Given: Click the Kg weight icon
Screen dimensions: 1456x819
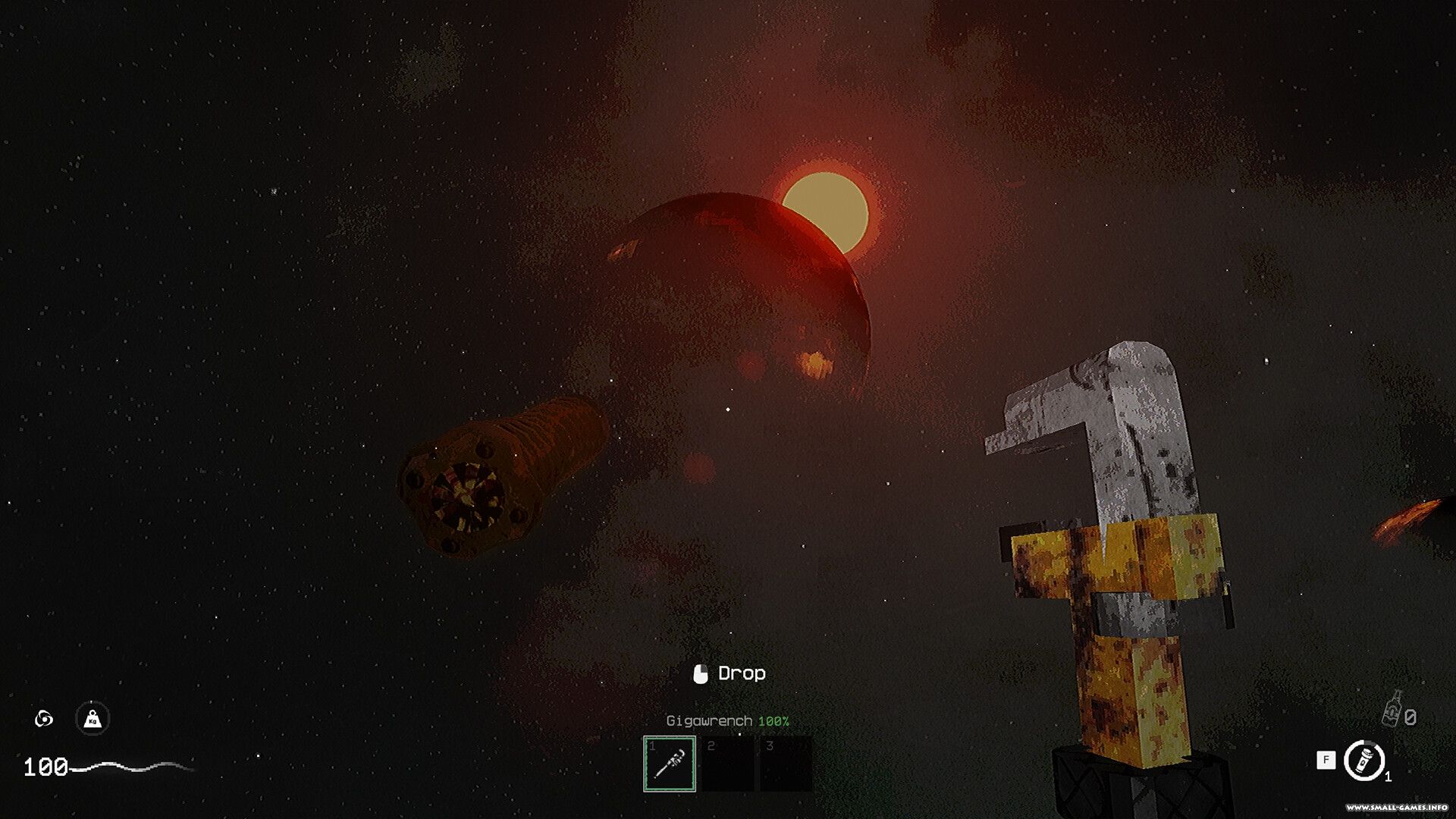Looking at the screenshot, I should [93, 718].
